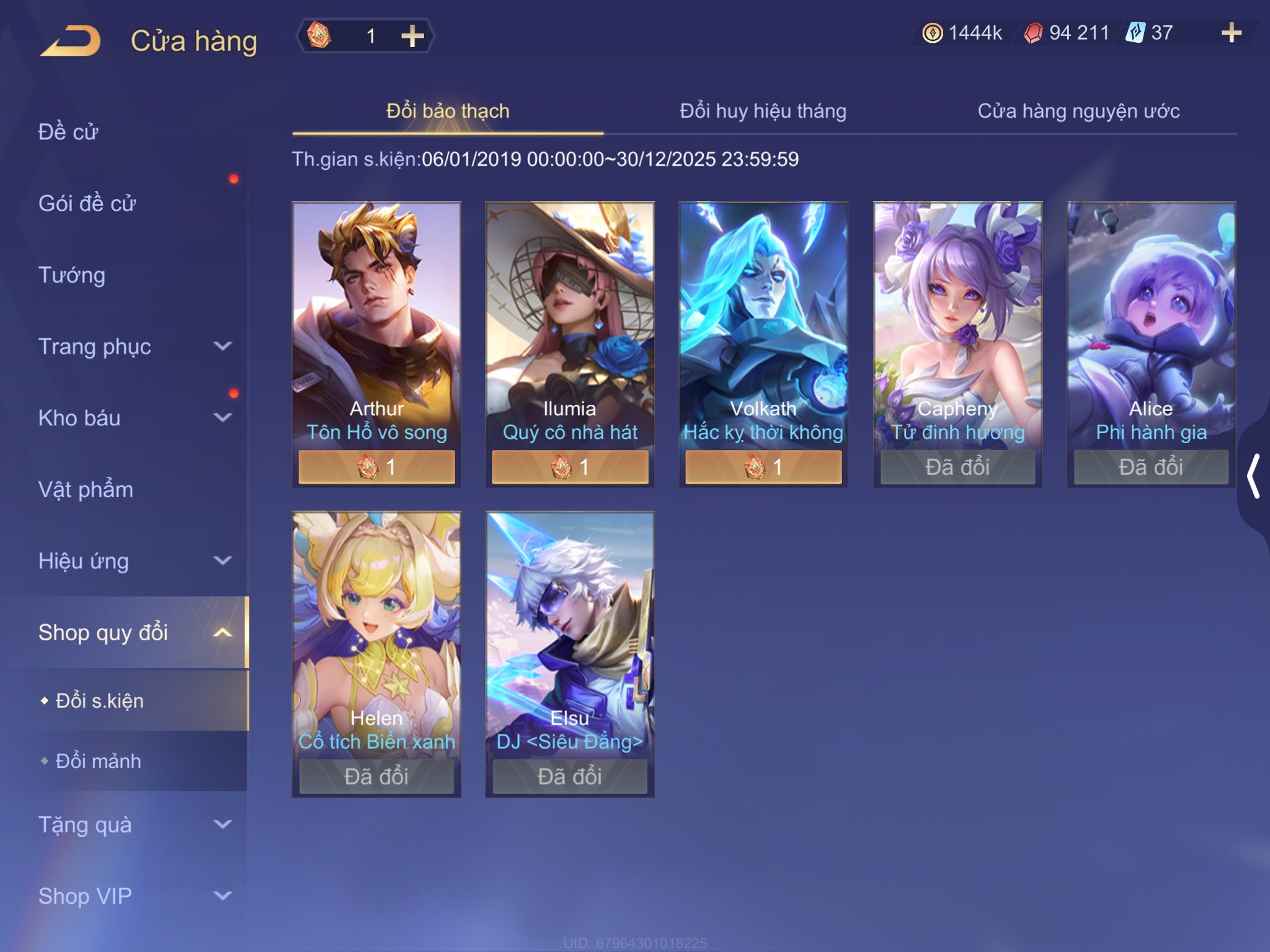Expand the Tặng quà category
Image resolution: width=1270 pixels, height=952 pixels.
pyautogui.click(x=133, y=824)
